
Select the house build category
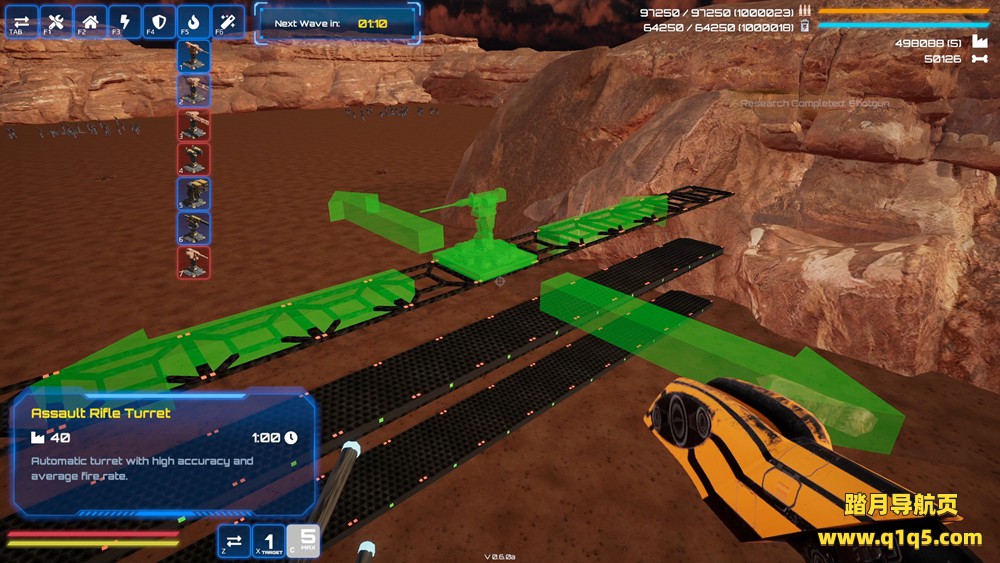coord(90,21)
